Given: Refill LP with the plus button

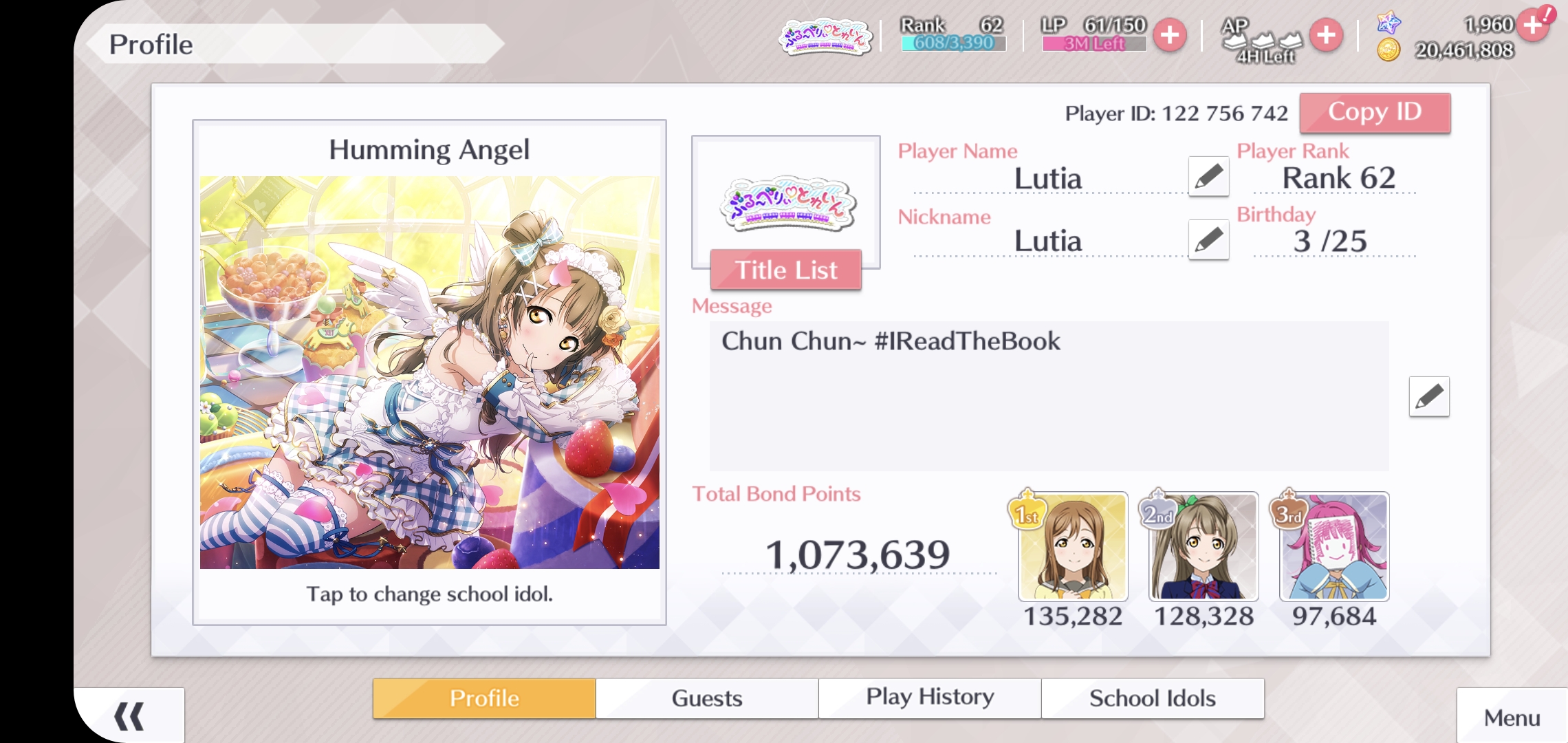Looking at the screenshot, I should point(1170,36).
